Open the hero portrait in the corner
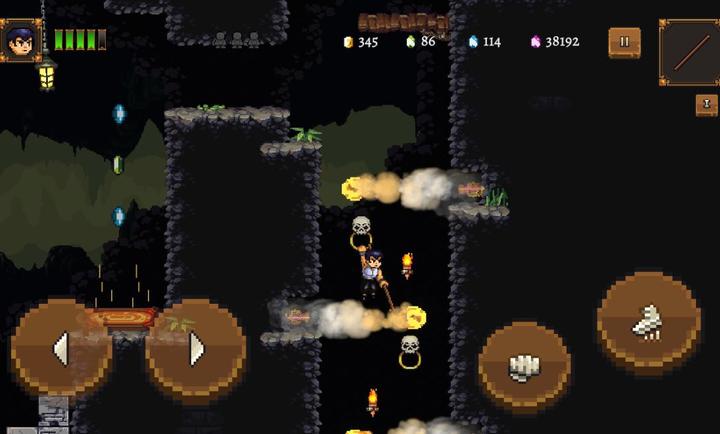The height and width of the screenshot is (434, 720). pos(21,41)
